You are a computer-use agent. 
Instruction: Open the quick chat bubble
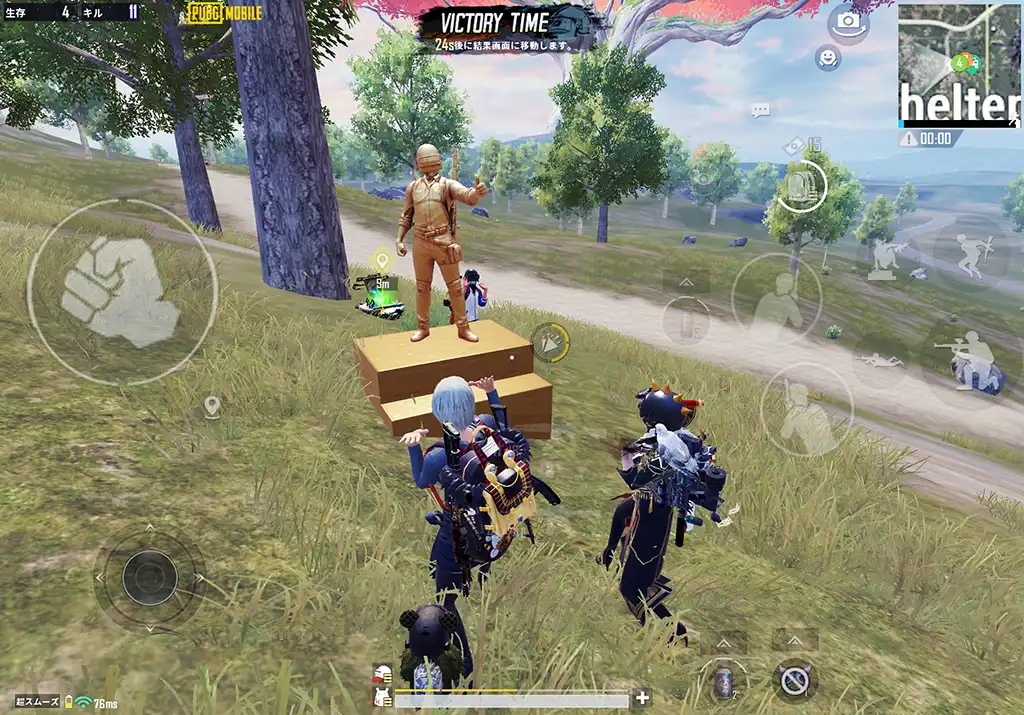(760, 110)
